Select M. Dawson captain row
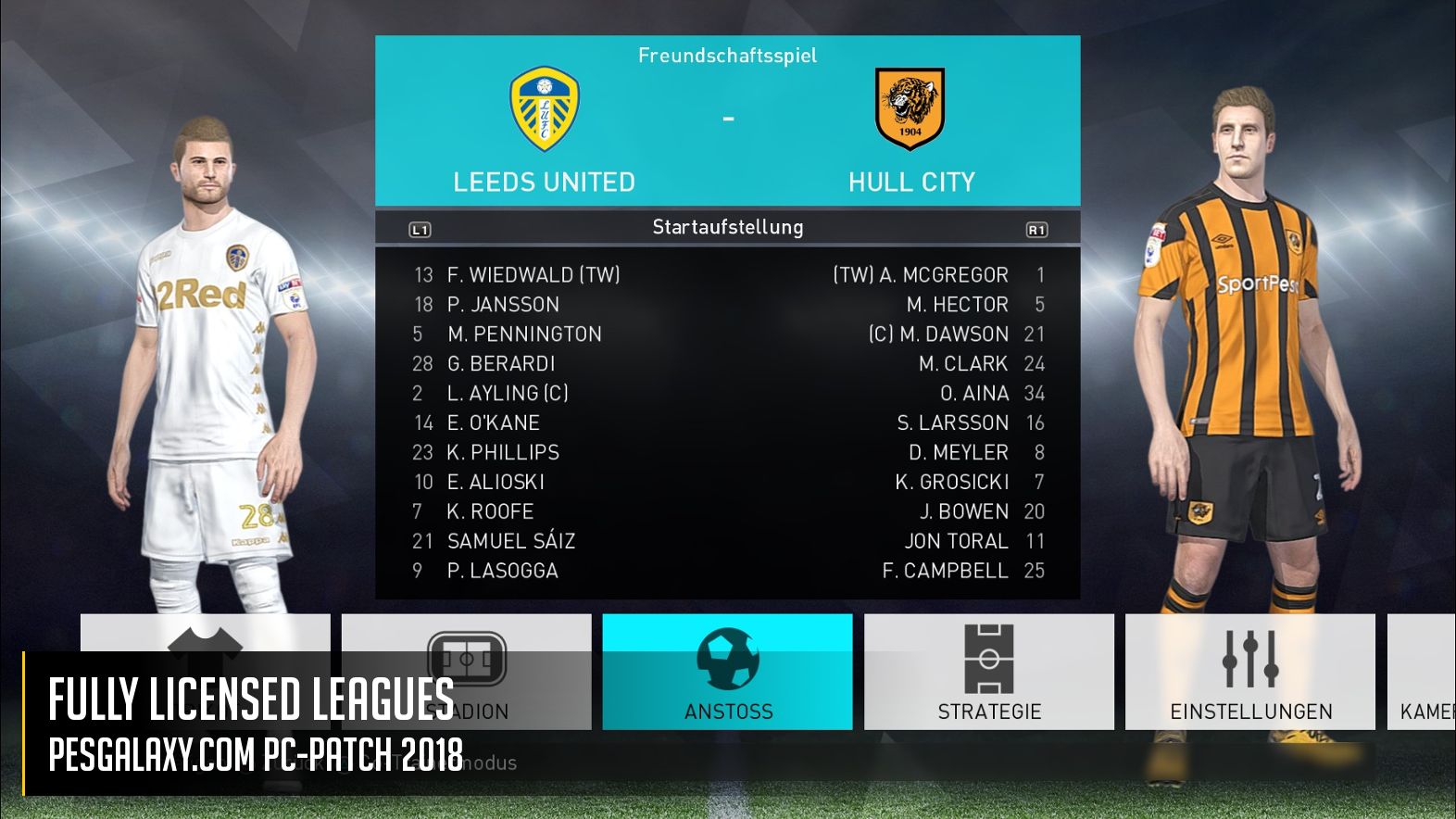1456x819 pixels. click(x=938, y=334)
